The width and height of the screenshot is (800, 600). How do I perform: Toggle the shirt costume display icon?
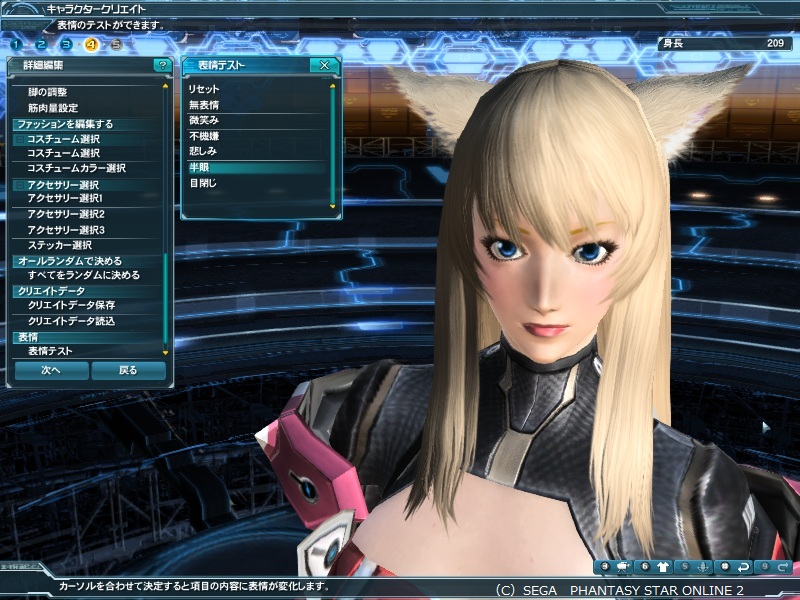pyautogui.click(x=662, y=567)
